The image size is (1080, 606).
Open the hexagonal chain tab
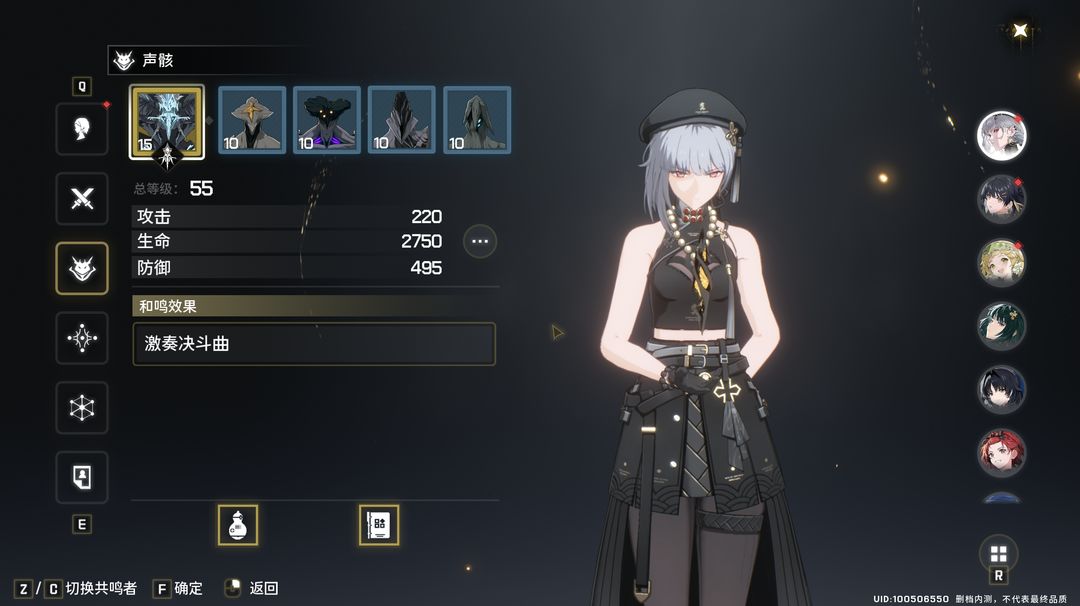coord(82,408)
